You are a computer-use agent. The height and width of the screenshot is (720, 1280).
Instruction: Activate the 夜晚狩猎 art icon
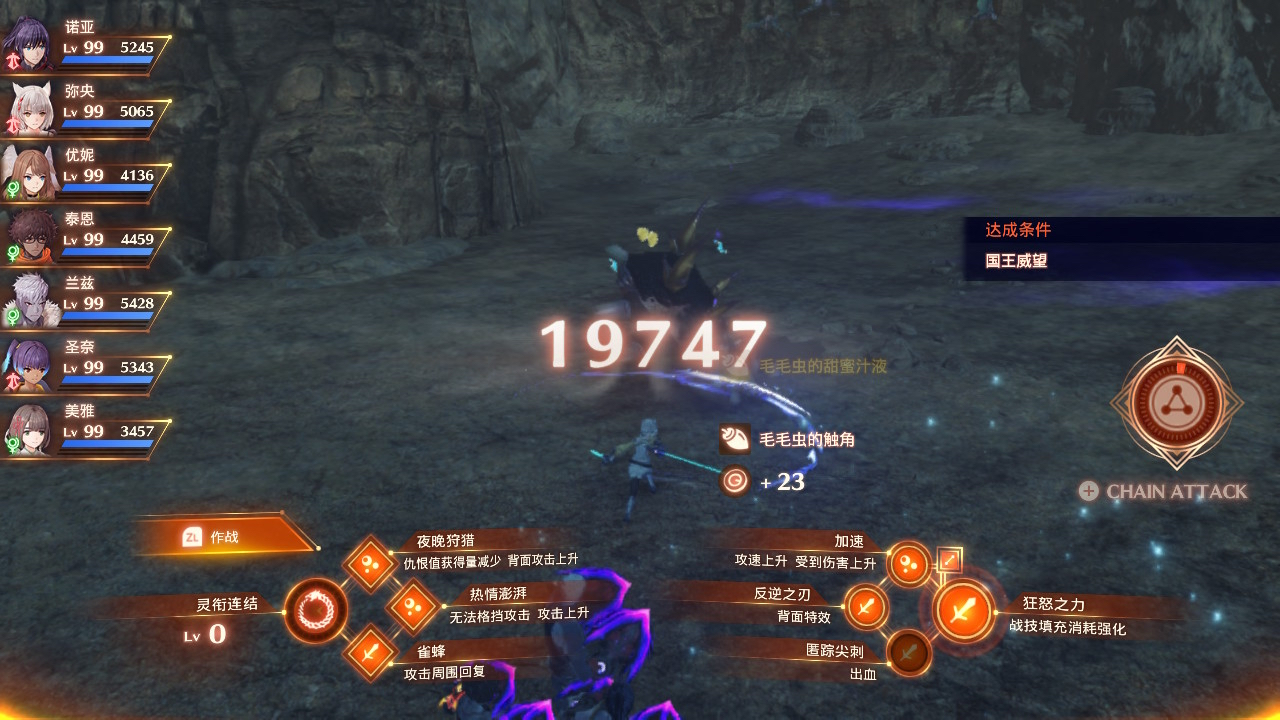pos(368,565)
